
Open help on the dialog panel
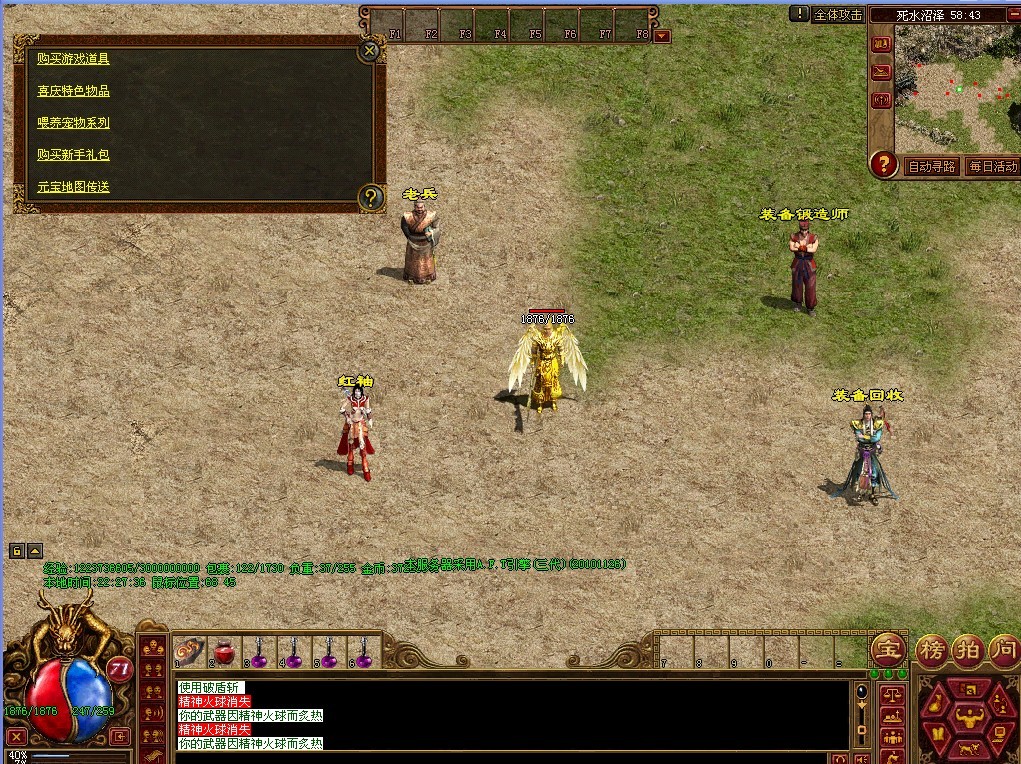click(371, 197)
